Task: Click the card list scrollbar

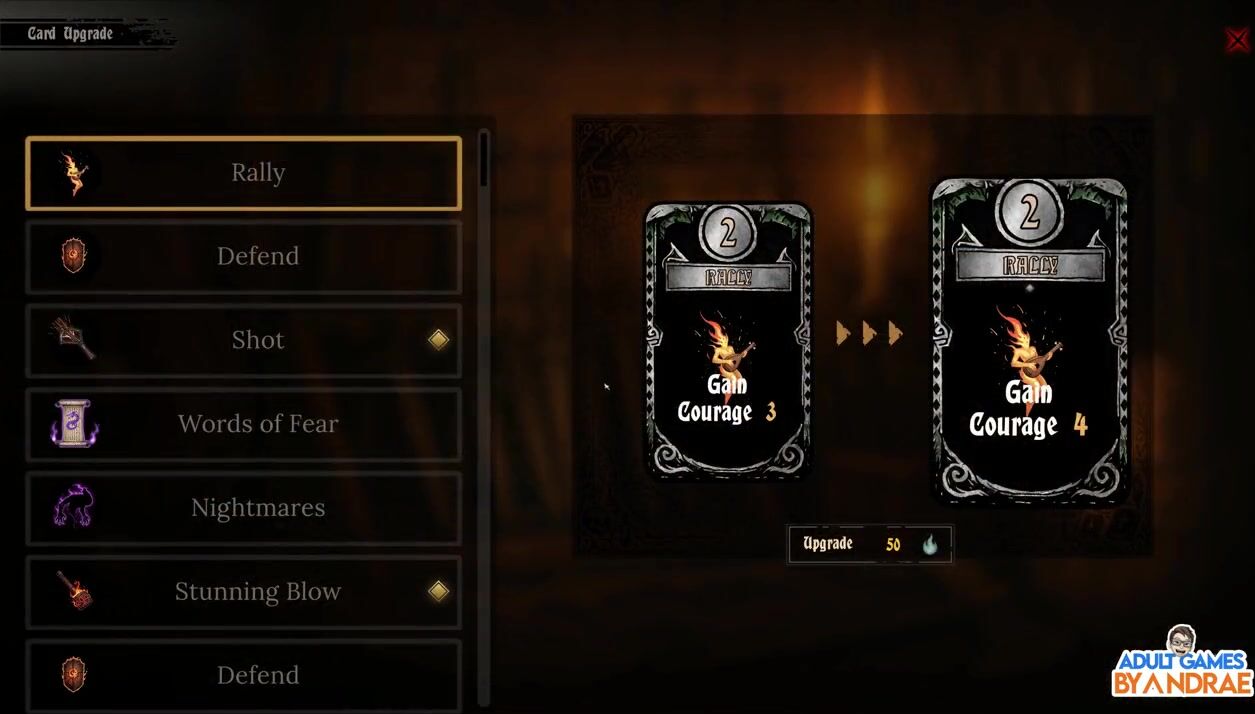Action: click(x=485, y=160)
